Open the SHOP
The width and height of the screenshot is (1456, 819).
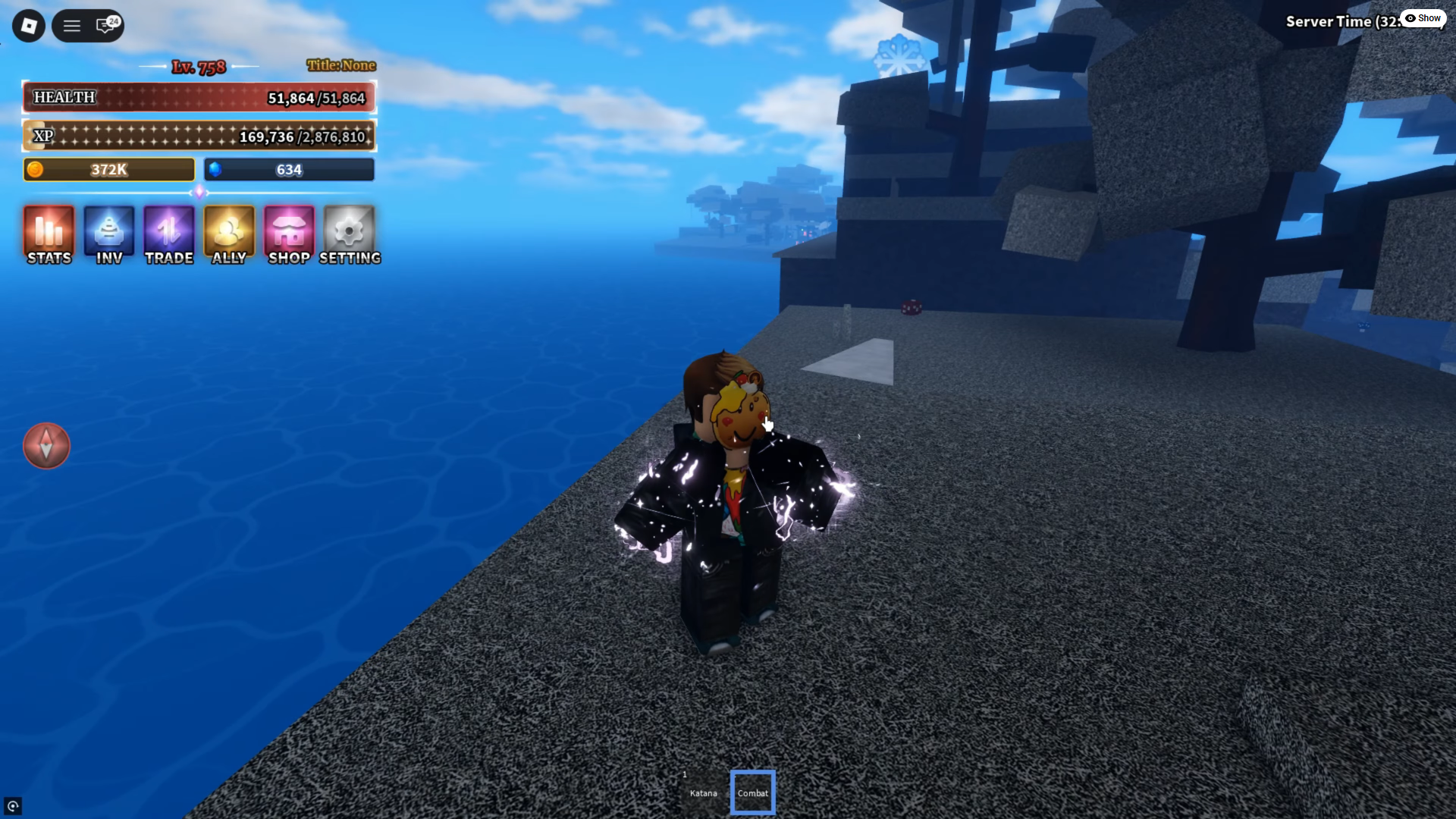(x=289, y=234)
